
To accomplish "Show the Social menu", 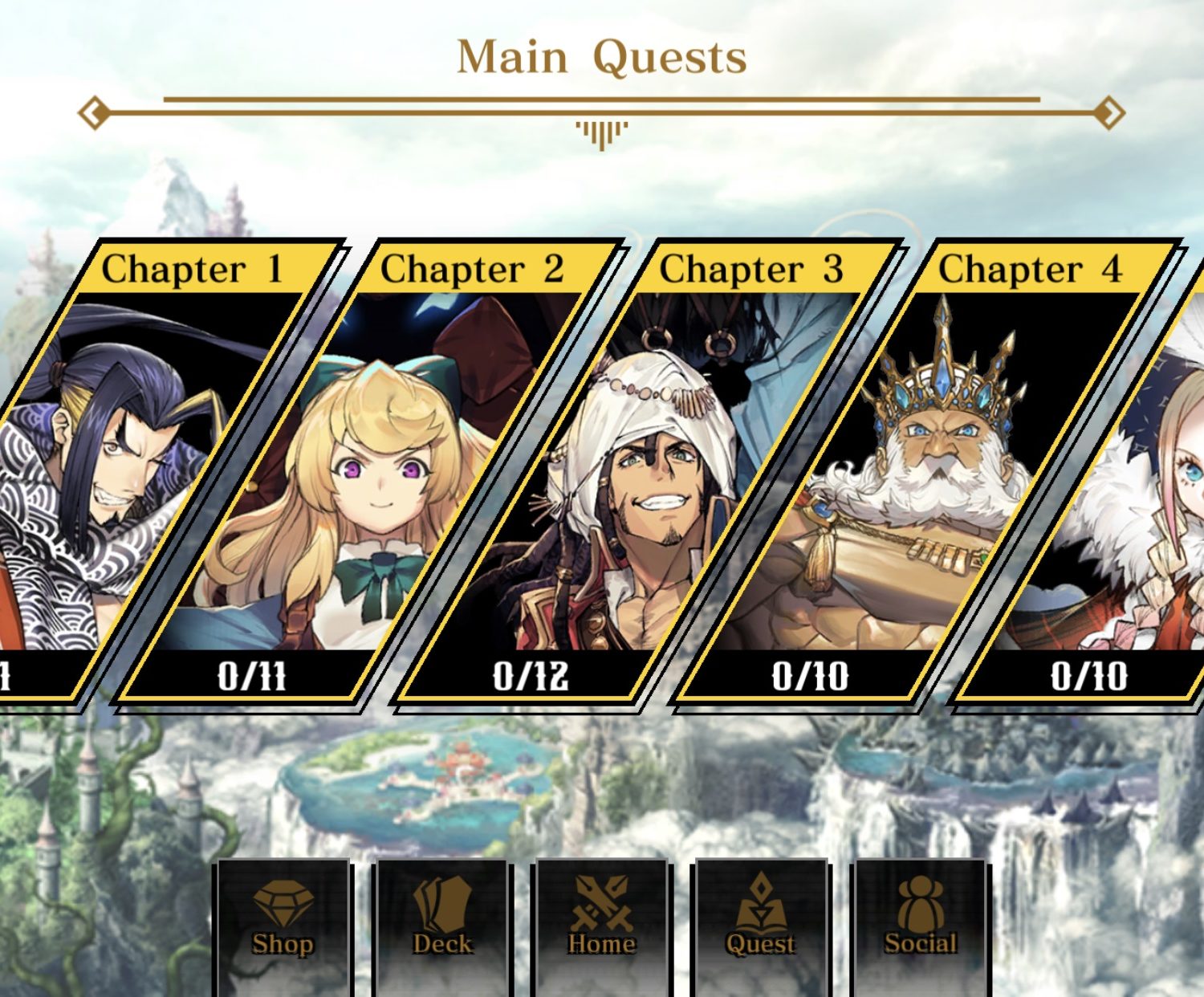I will point(920,923).
